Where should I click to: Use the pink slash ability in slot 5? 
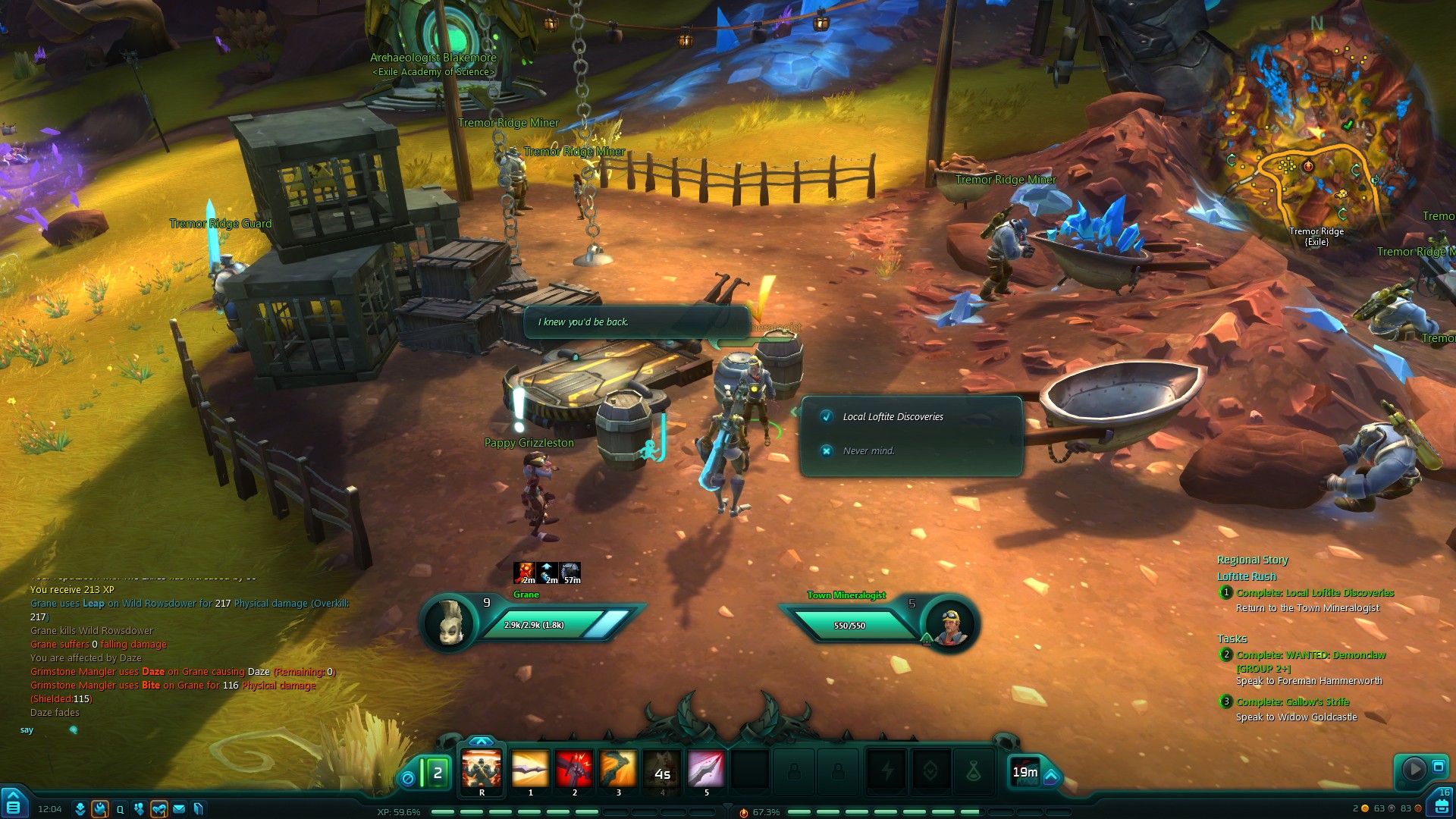coord(706,770)
